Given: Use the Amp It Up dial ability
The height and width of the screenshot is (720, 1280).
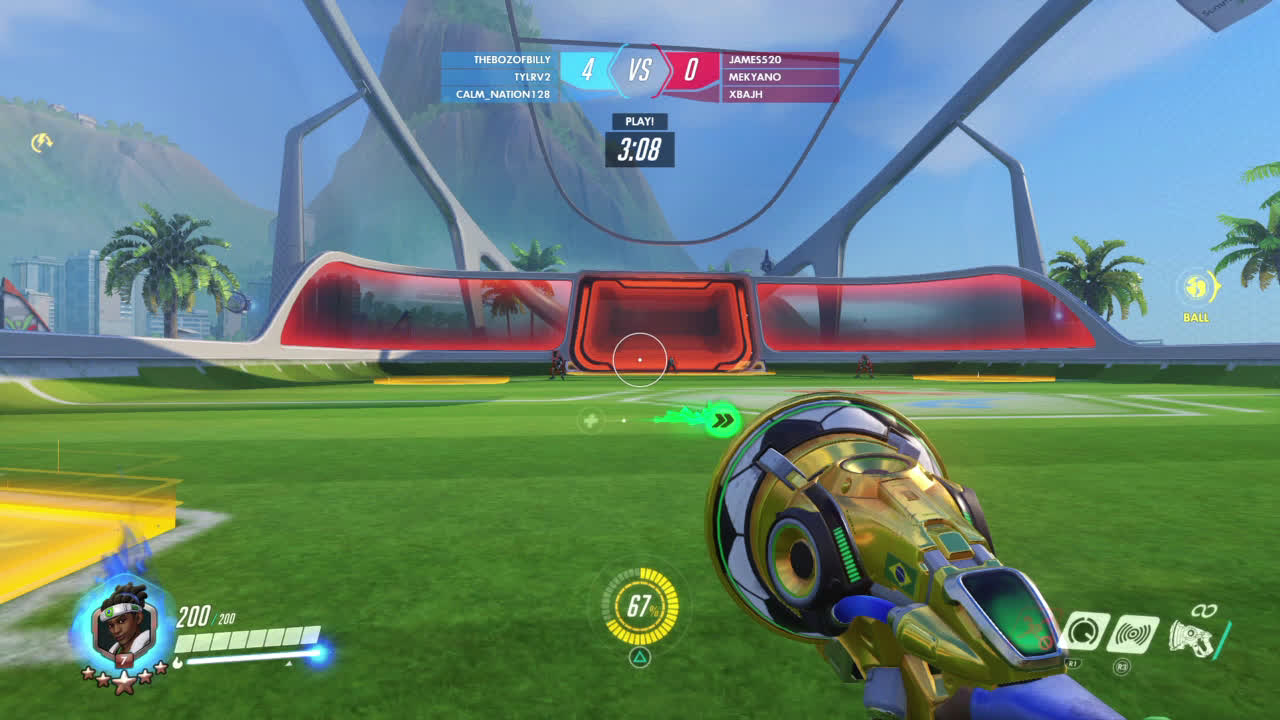Looking at the screenshot, I should 1084,632.
